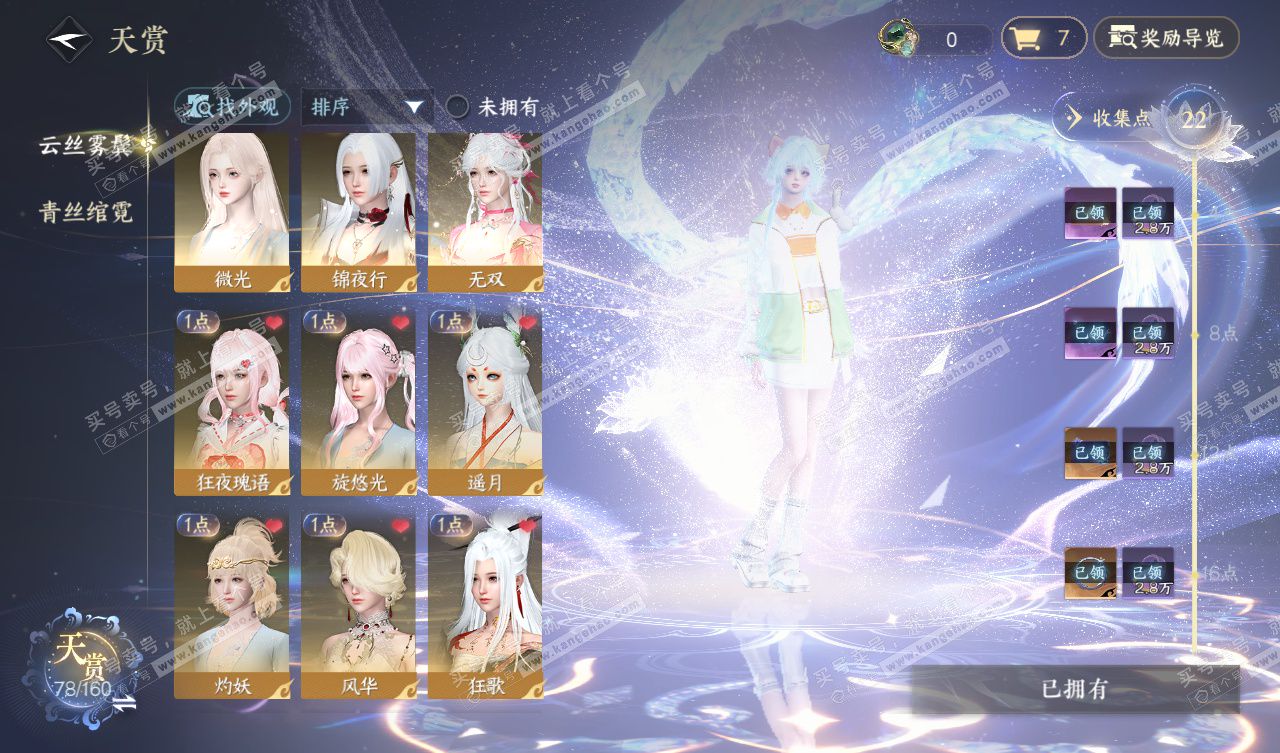This screenshot has width=1280, height=753.
Task: Select the 灼妖 blonde hairstyle card
Action: [232, 606]
